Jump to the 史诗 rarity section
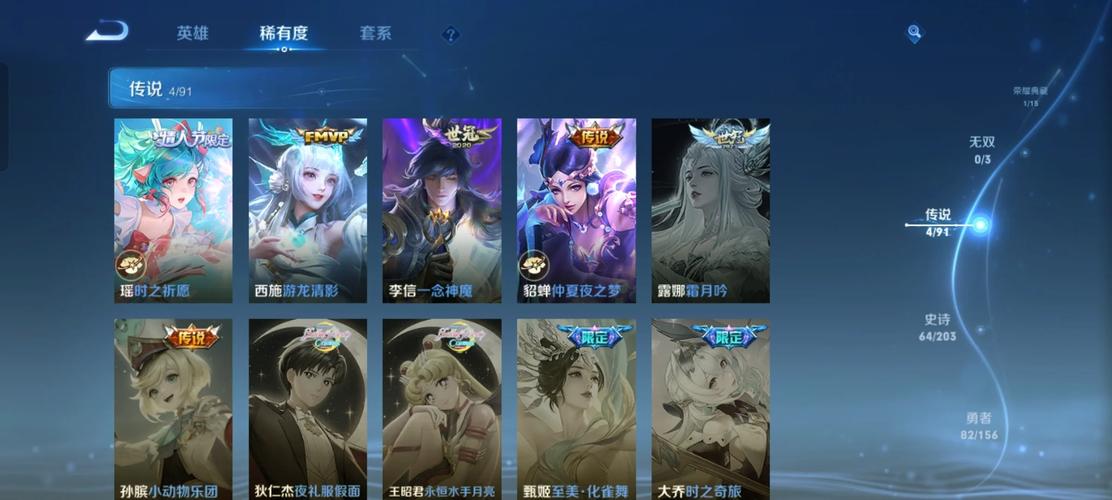This screenshot has width=1112, height=500. point(938,327)
